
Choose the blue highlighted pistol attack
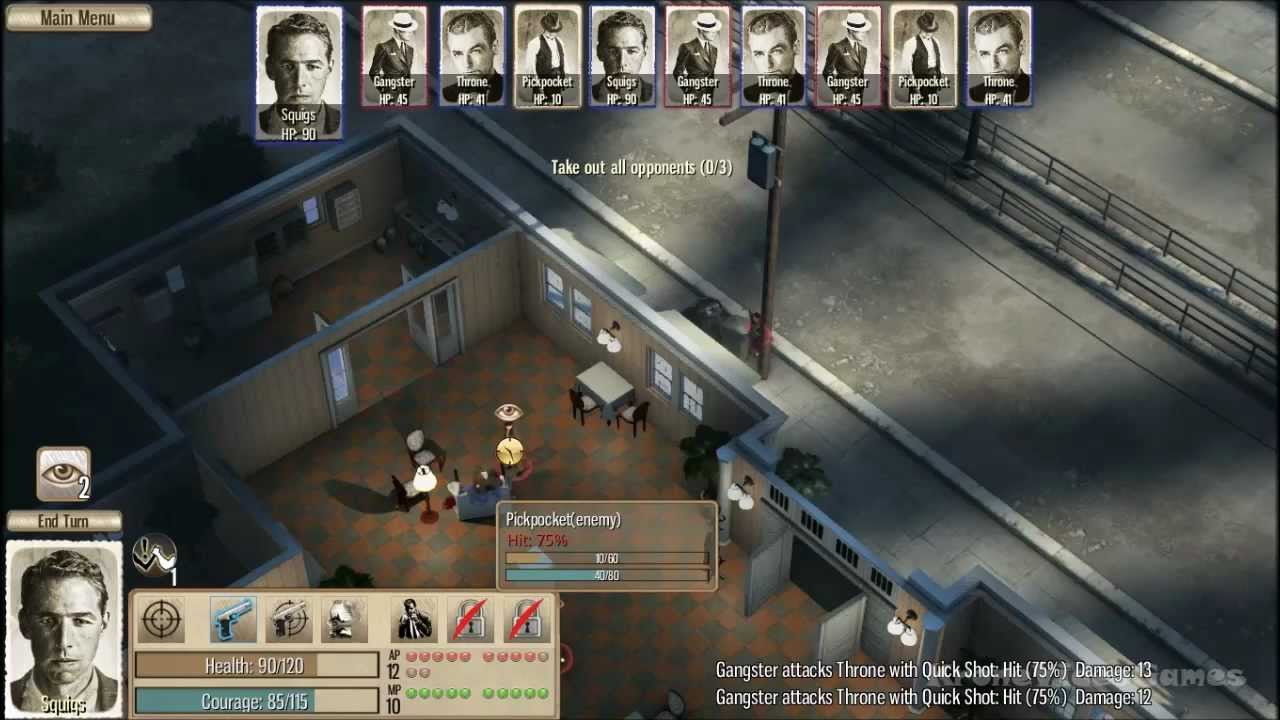(233, 621)
